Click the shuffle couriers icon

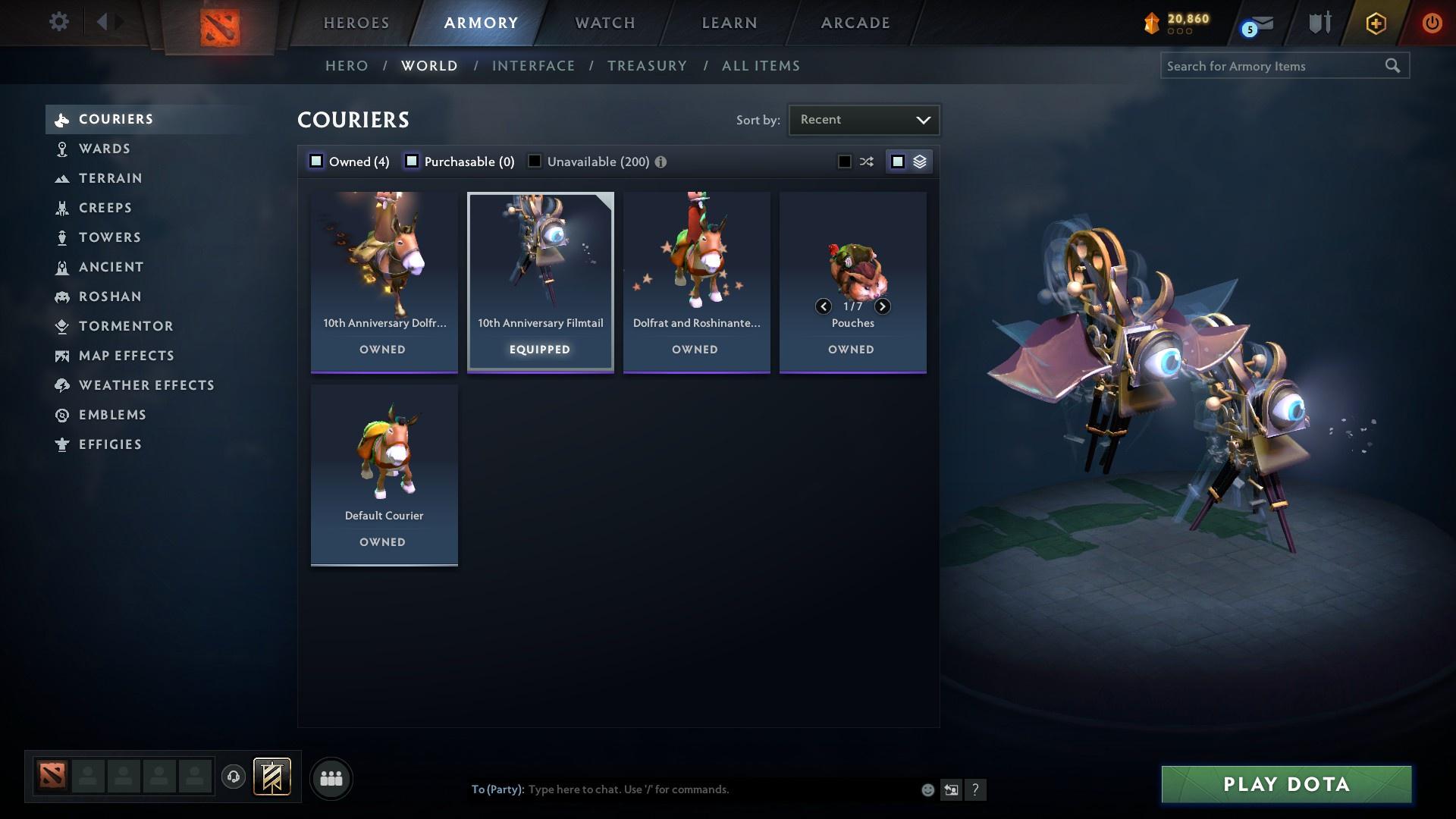pyautogui.click(x=865, y=161)
